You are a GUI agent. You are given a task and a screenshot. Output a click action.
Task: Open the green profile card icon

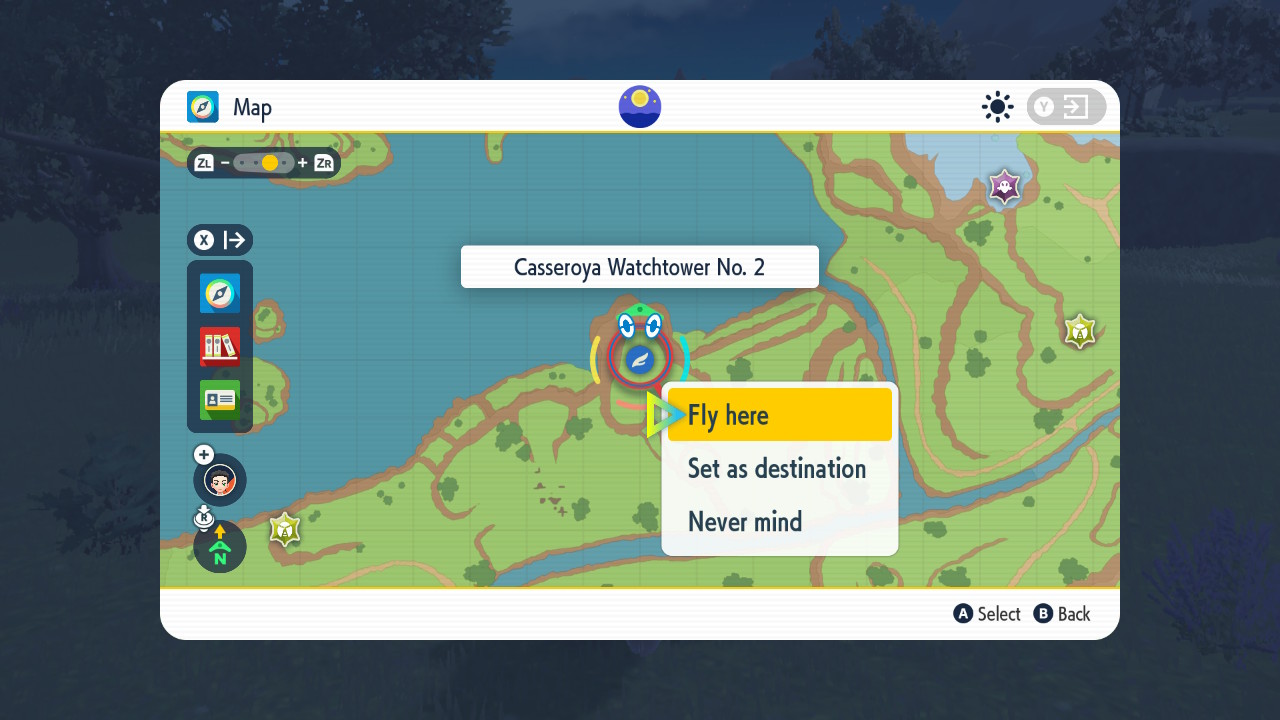220,399
